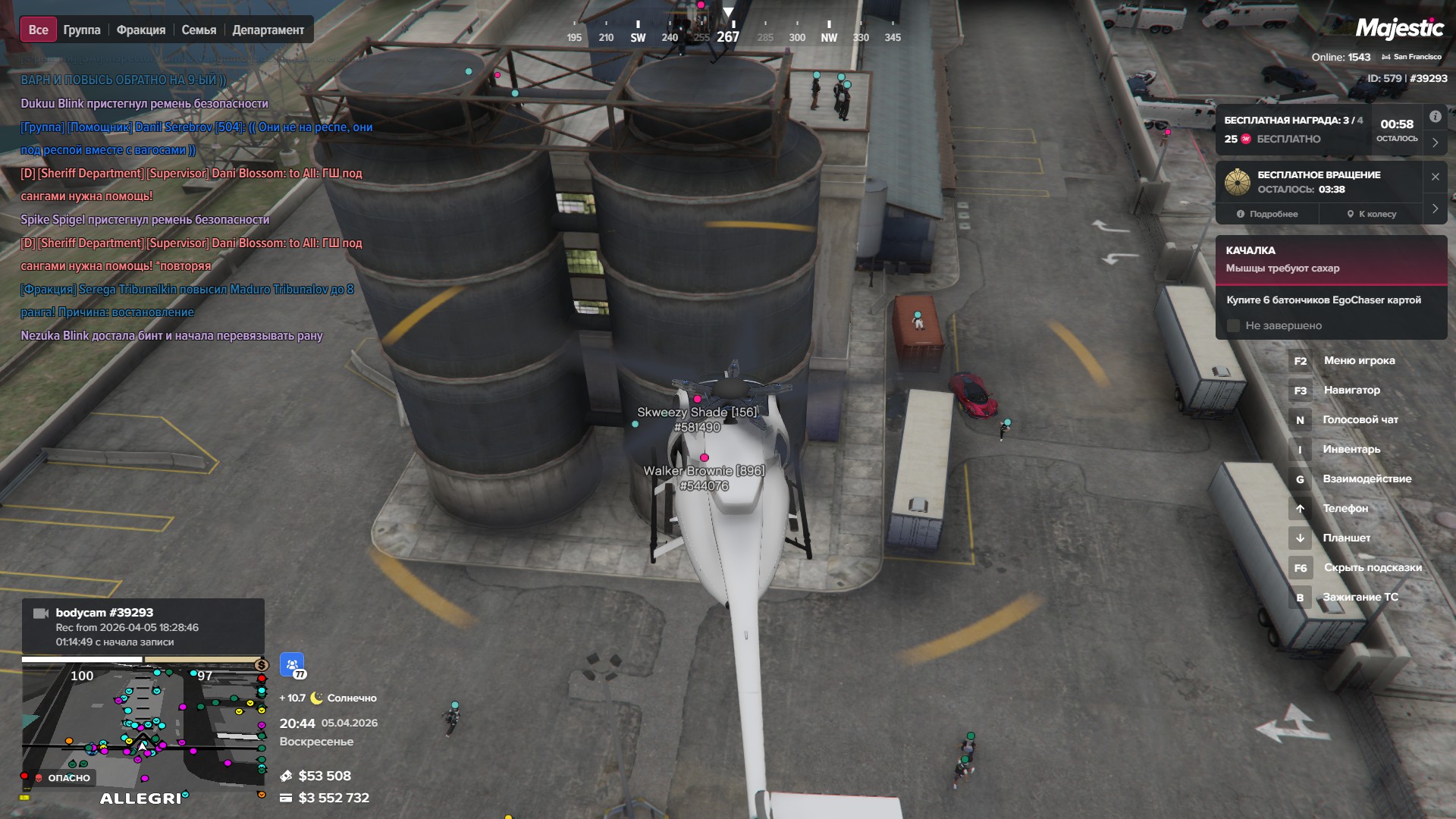Show the Семья chat tab
The image size is (1456, 819).
coord(199,30)
